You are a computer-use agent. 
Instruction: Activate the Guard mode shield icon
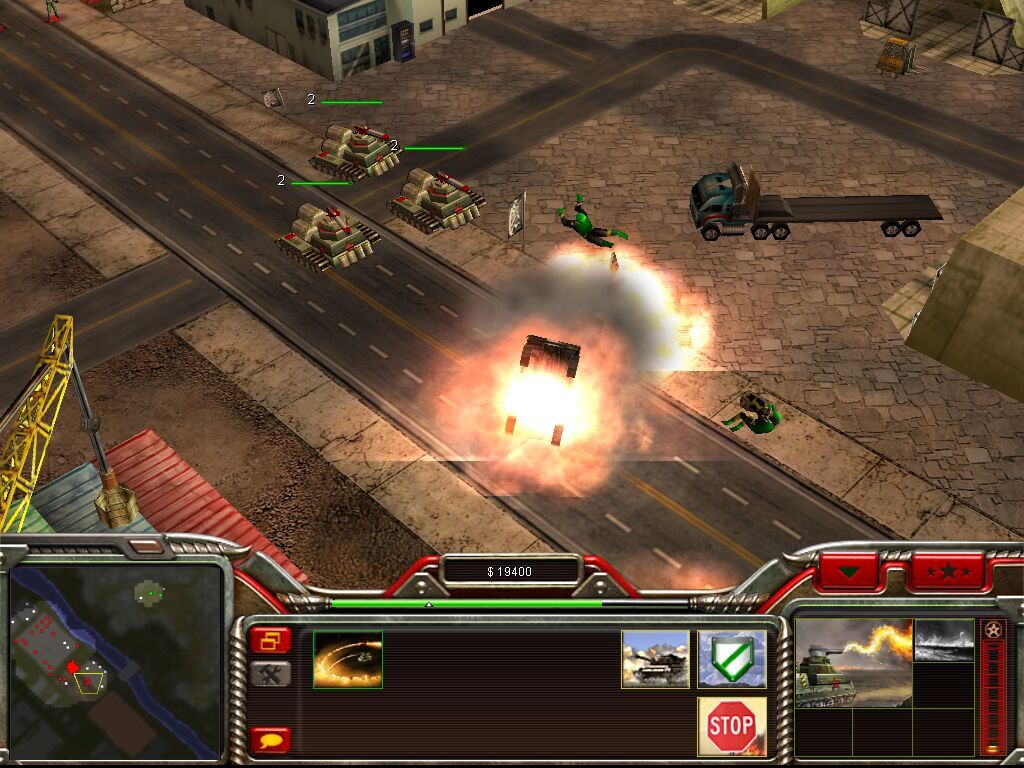click(732, 659)
